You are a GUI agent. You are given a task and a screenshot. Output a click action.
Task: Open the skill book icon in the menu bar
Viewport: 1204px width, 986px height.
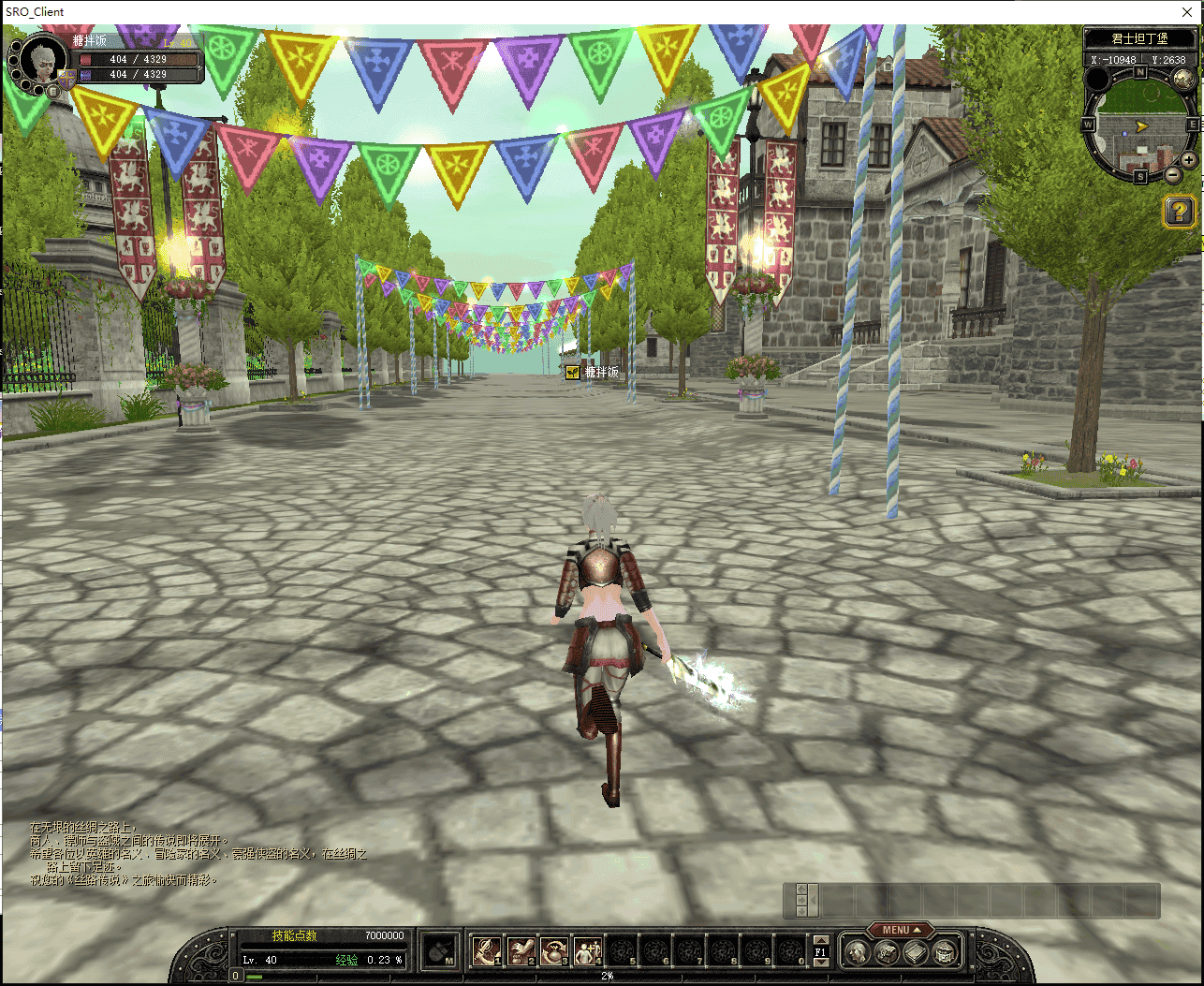[x=916, y=952]
